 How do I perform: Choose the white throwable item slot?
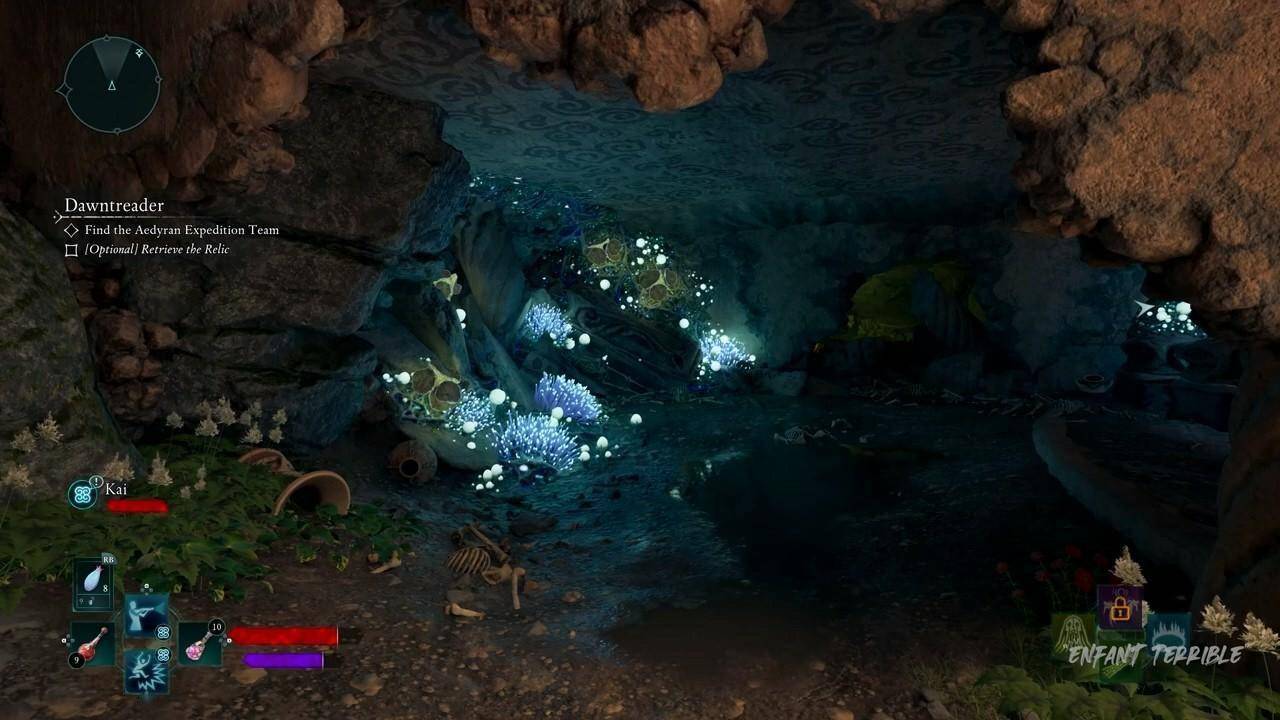93,583
